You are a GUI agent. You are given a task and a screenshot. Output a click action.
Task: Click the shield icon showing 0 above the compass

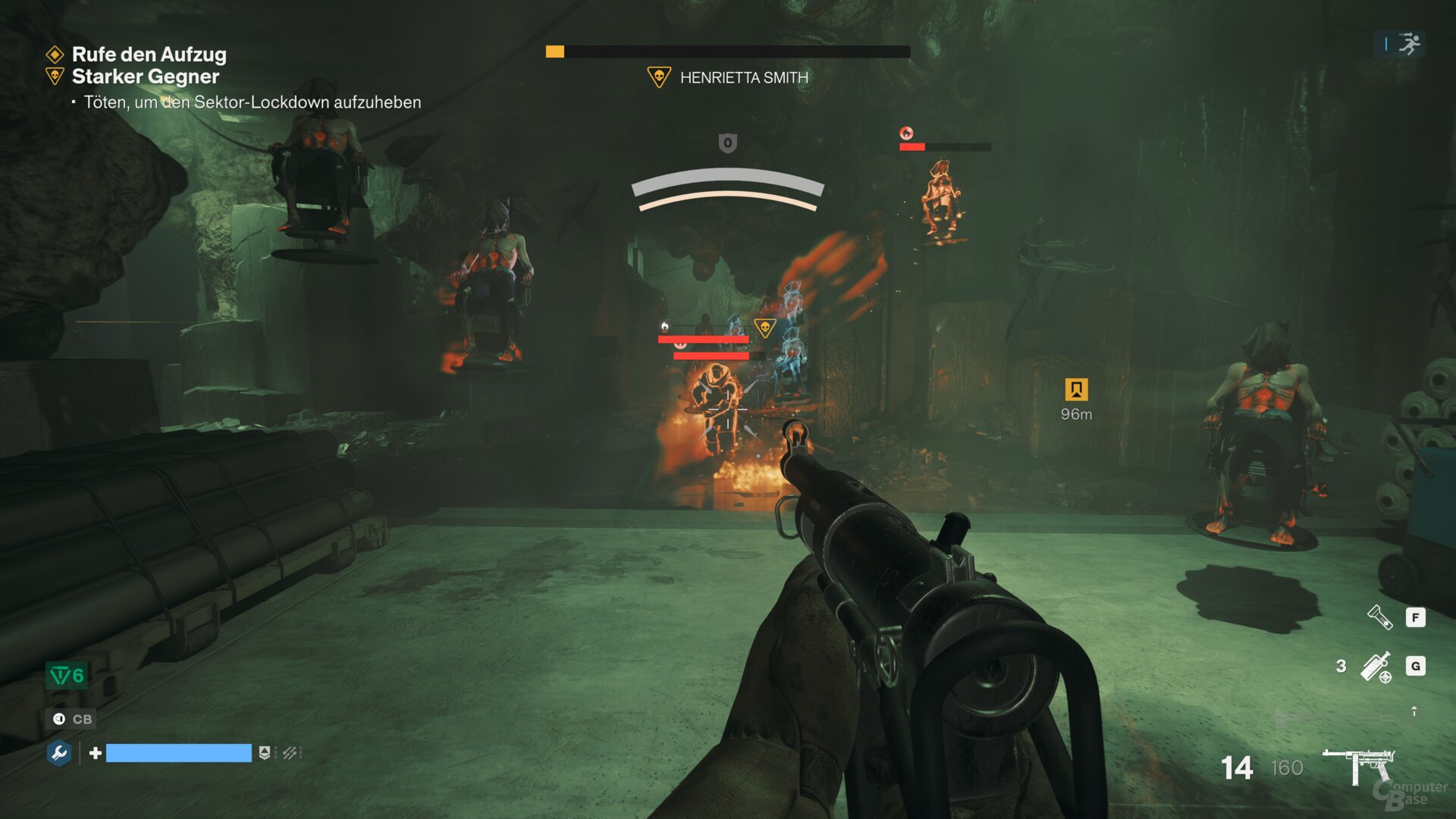[727, 142]
